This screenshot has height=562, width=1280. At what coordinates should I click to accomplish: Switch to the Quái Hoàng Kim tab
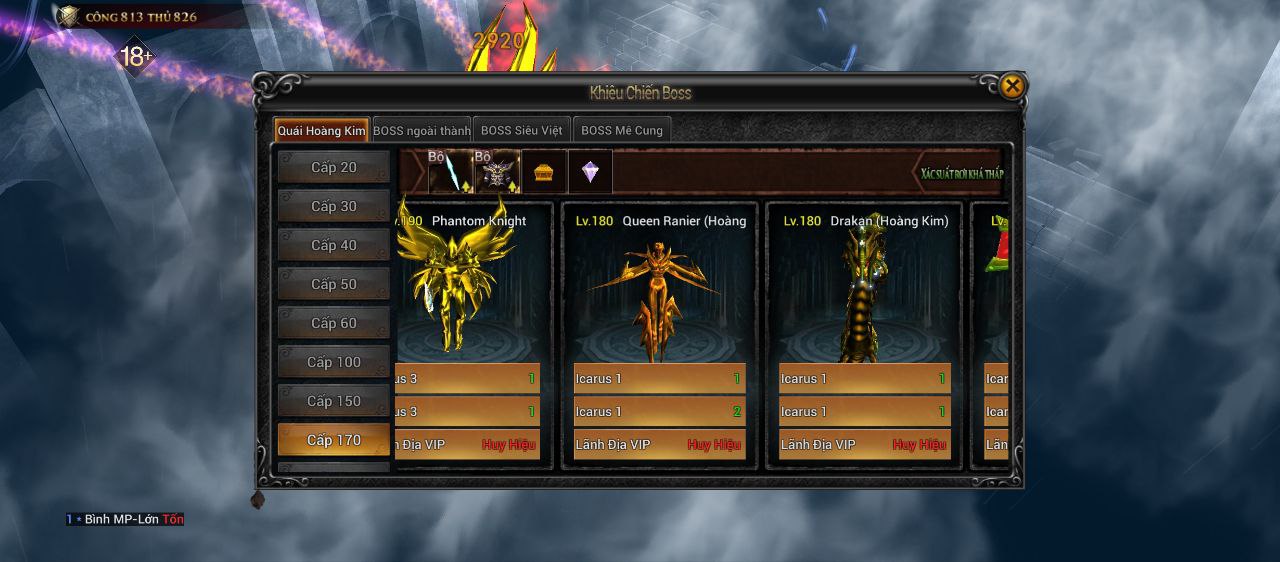pos(322,131)
